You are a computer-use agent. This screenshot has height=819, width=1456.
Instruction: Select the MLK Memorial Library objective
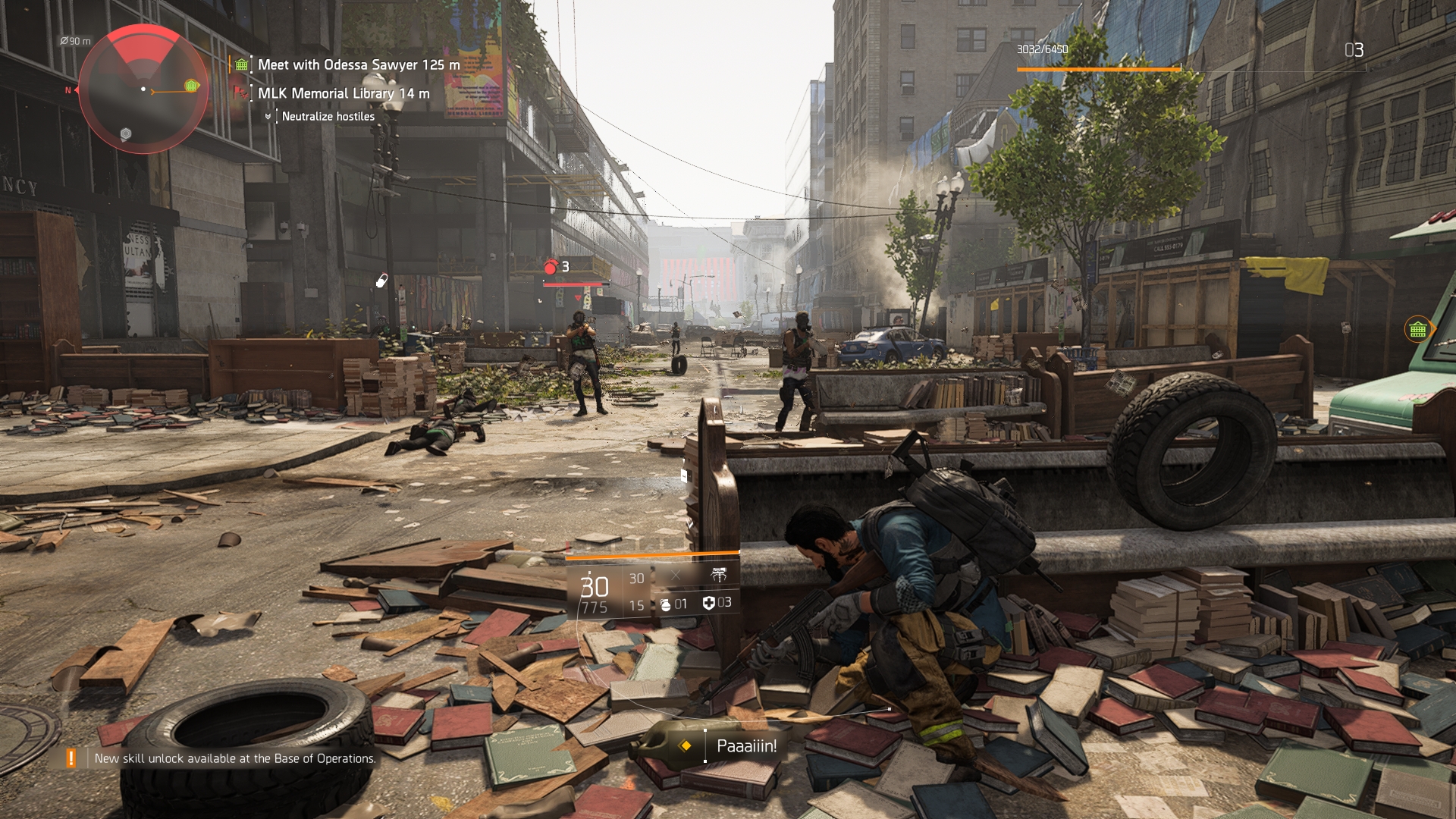[343, 93]
